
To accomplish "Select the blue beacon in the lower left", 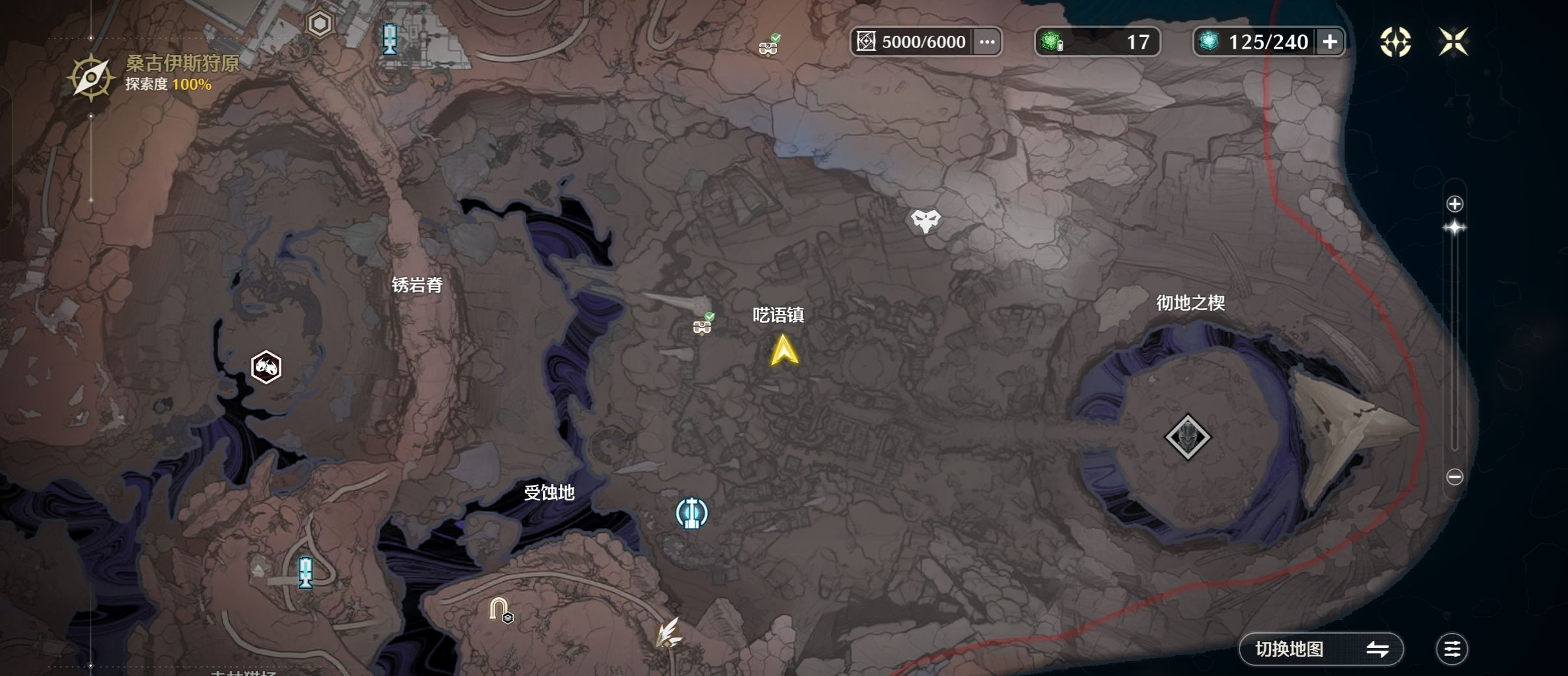I will point(305,573).
